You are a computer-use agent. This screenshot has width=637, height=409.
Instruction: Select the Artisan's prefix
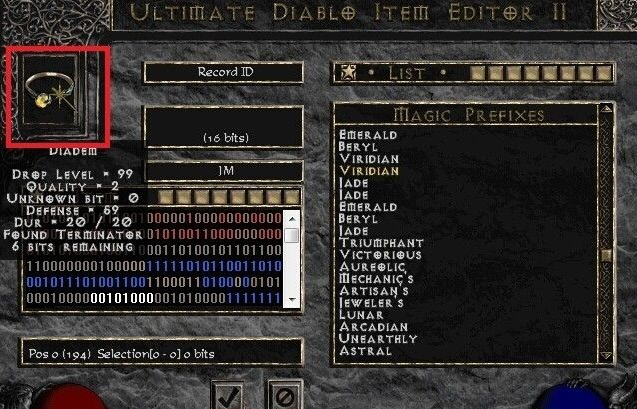point(374,291)
